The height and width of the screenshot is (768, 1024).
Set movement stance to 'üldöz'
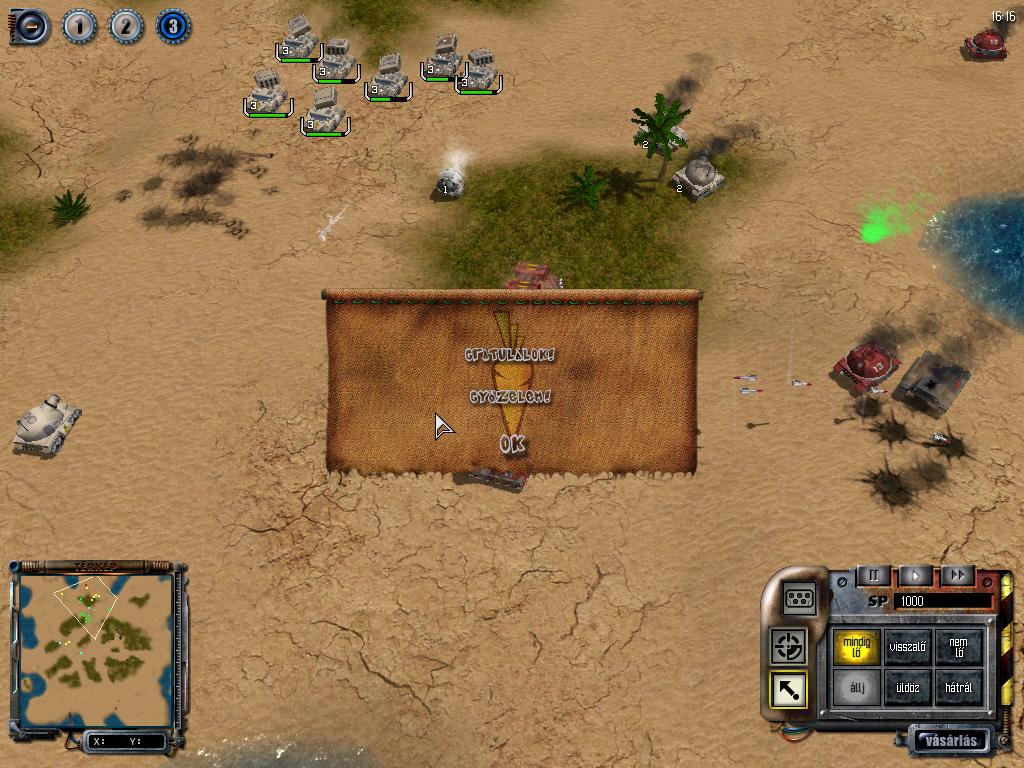tap(908, 688)
